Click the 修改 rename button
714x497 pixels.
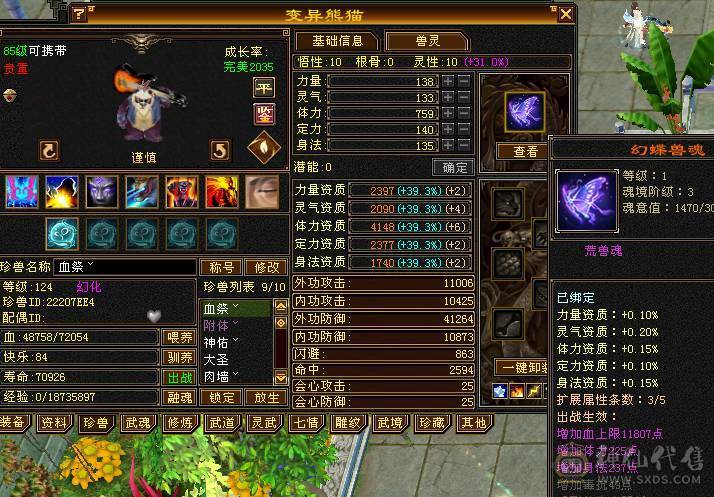tap(266, 267)
